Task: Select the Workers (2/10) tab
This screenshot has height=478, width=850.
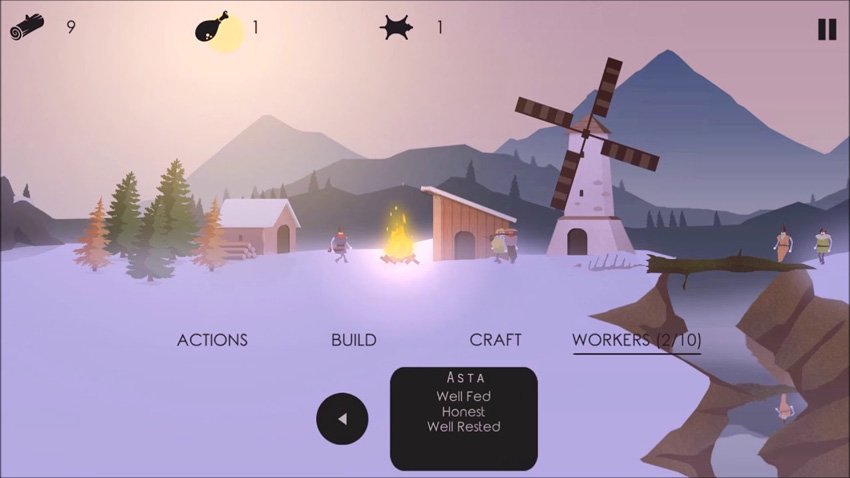Action: (636, 340)
